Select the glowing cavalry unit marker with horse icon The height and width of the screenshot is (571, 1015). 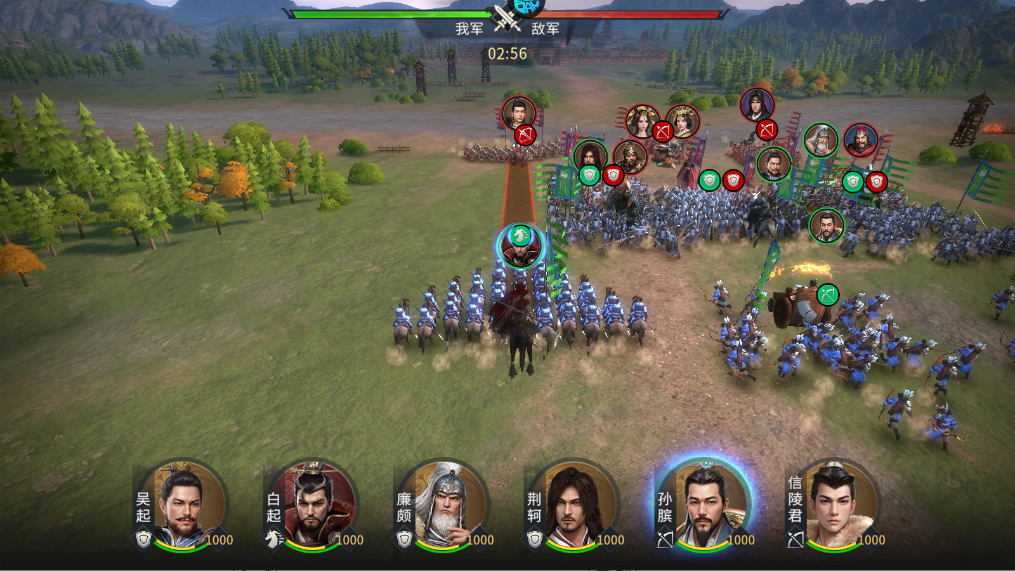pos(520,243)
